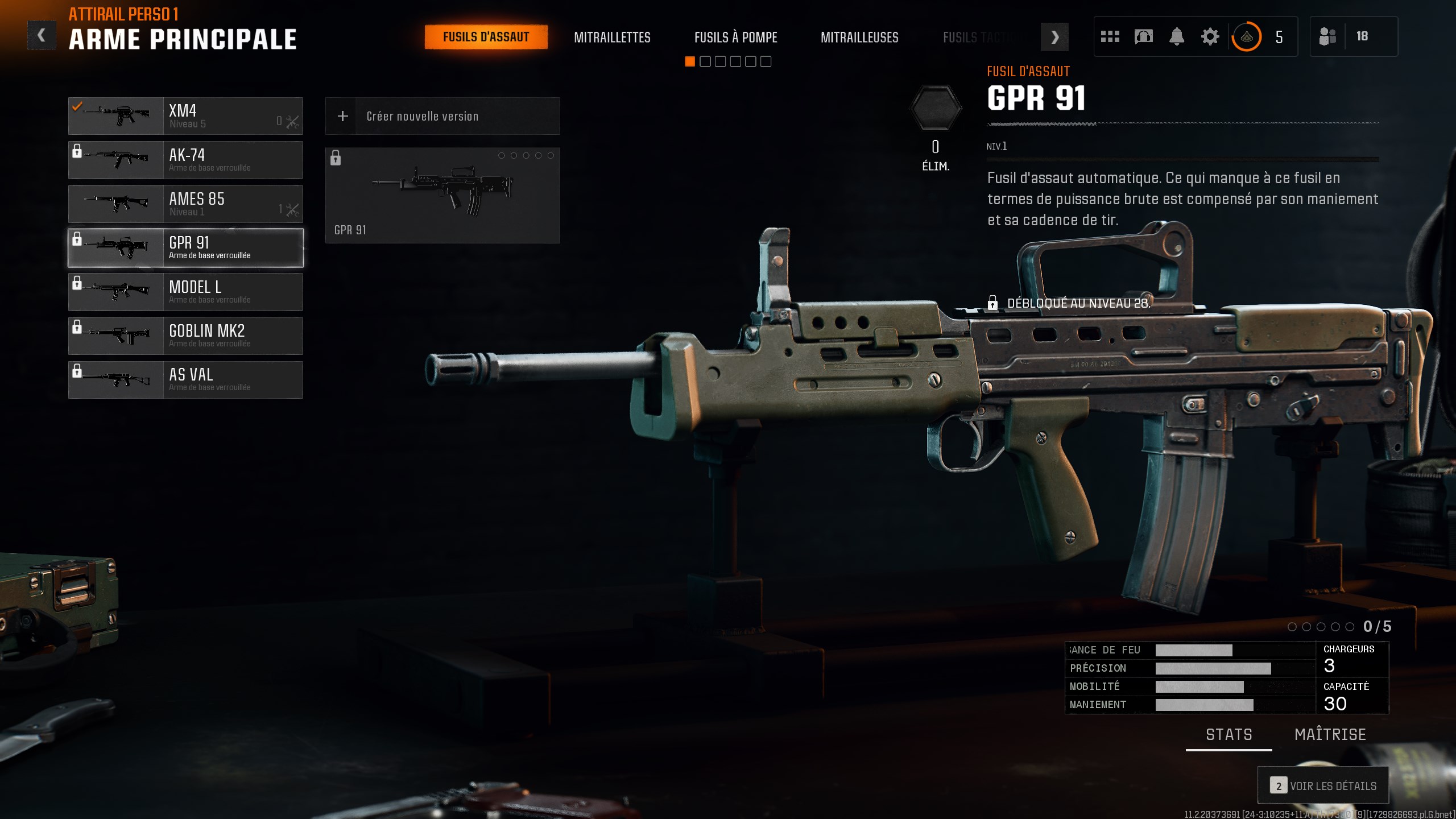Select the XM4 assault rifle

tap(185, 115)
